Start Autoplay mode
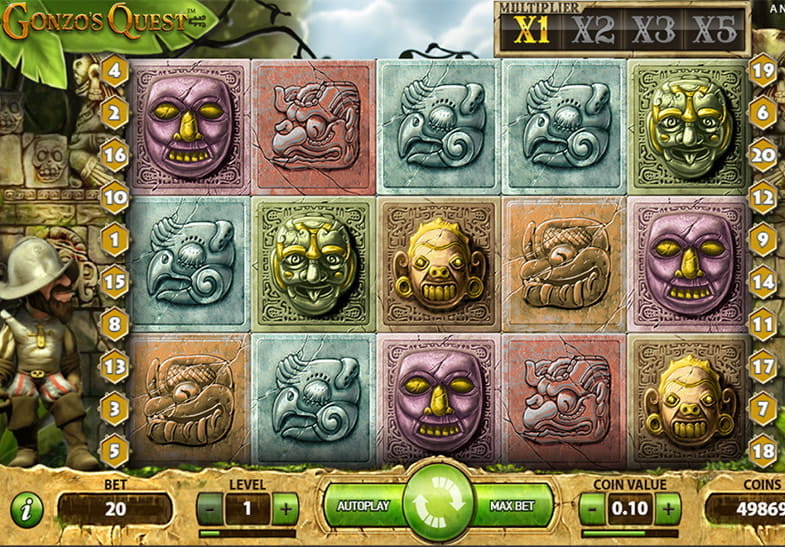This screenshot has width=785, height=547. pos(361,506)
